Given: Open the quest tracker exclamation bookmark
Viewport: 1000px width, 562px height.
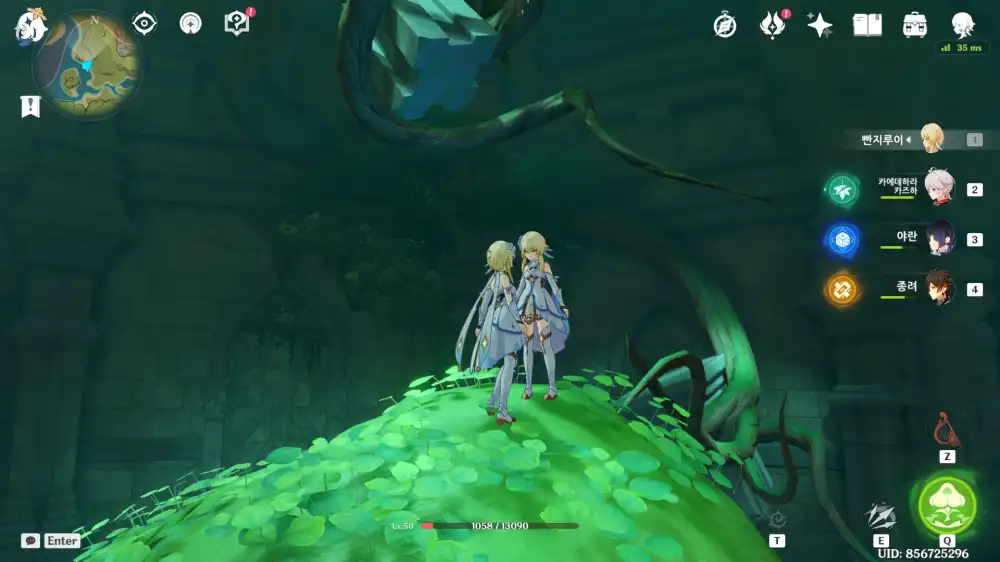Looking at the screenshot, I should coord(30,106).
